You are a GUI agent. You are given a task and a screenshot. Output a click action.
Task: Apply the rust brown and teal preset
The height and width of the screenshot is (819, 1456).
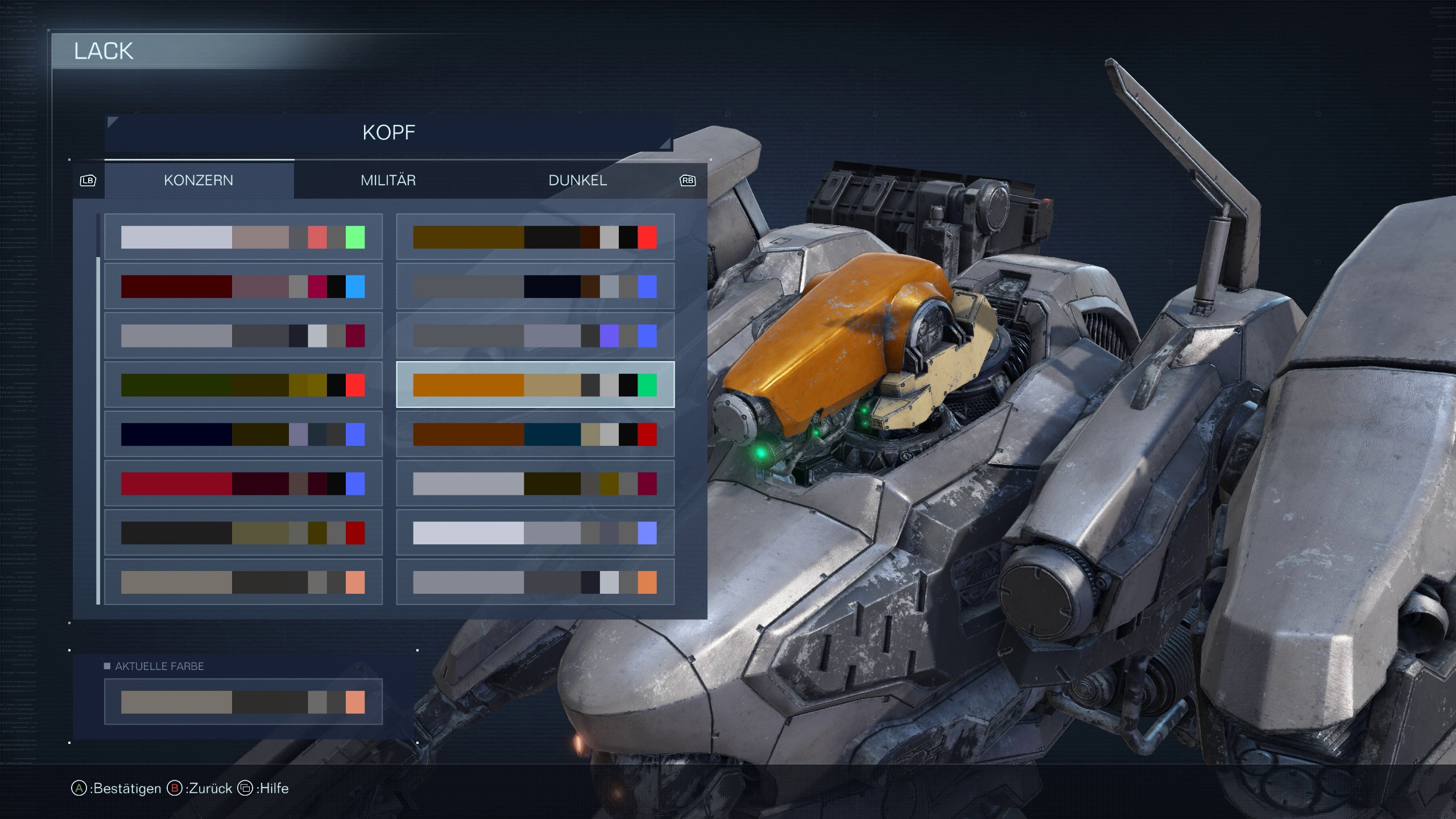pos(535,435)
